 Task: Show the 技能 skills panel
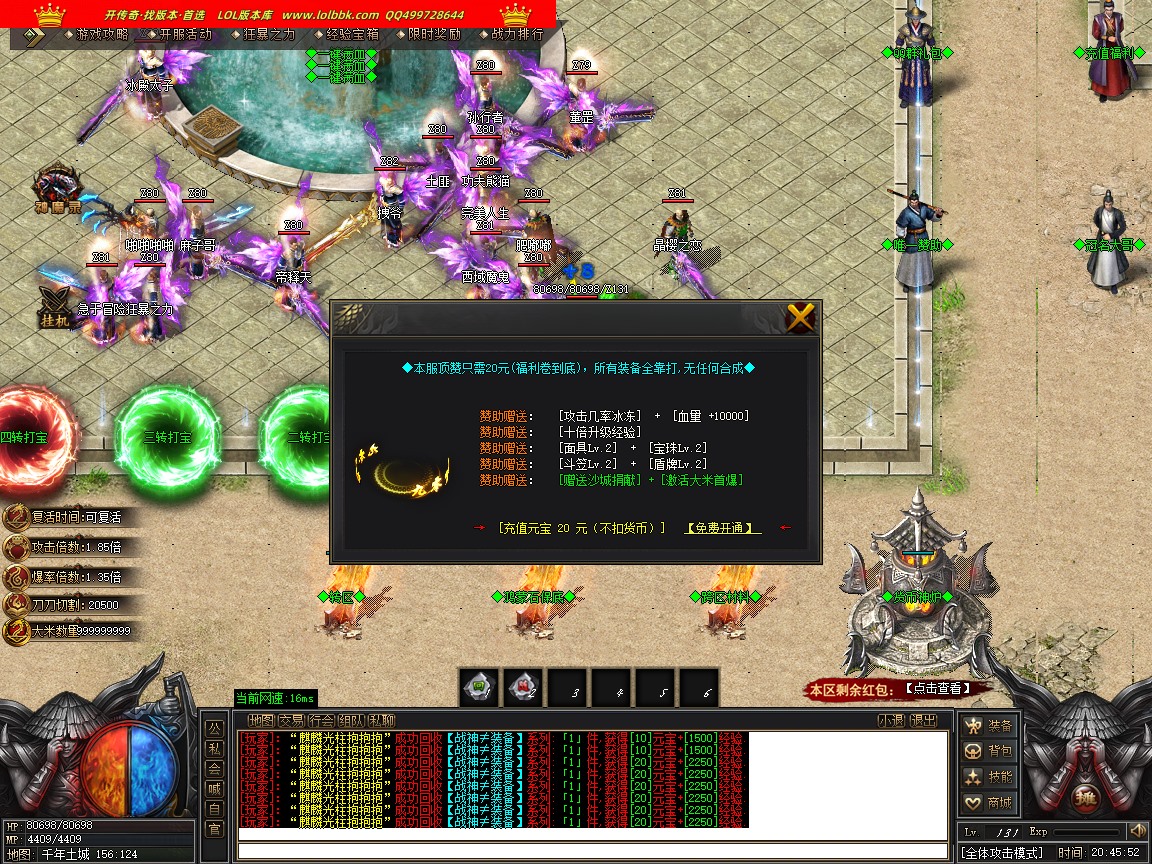pos(988,777)
